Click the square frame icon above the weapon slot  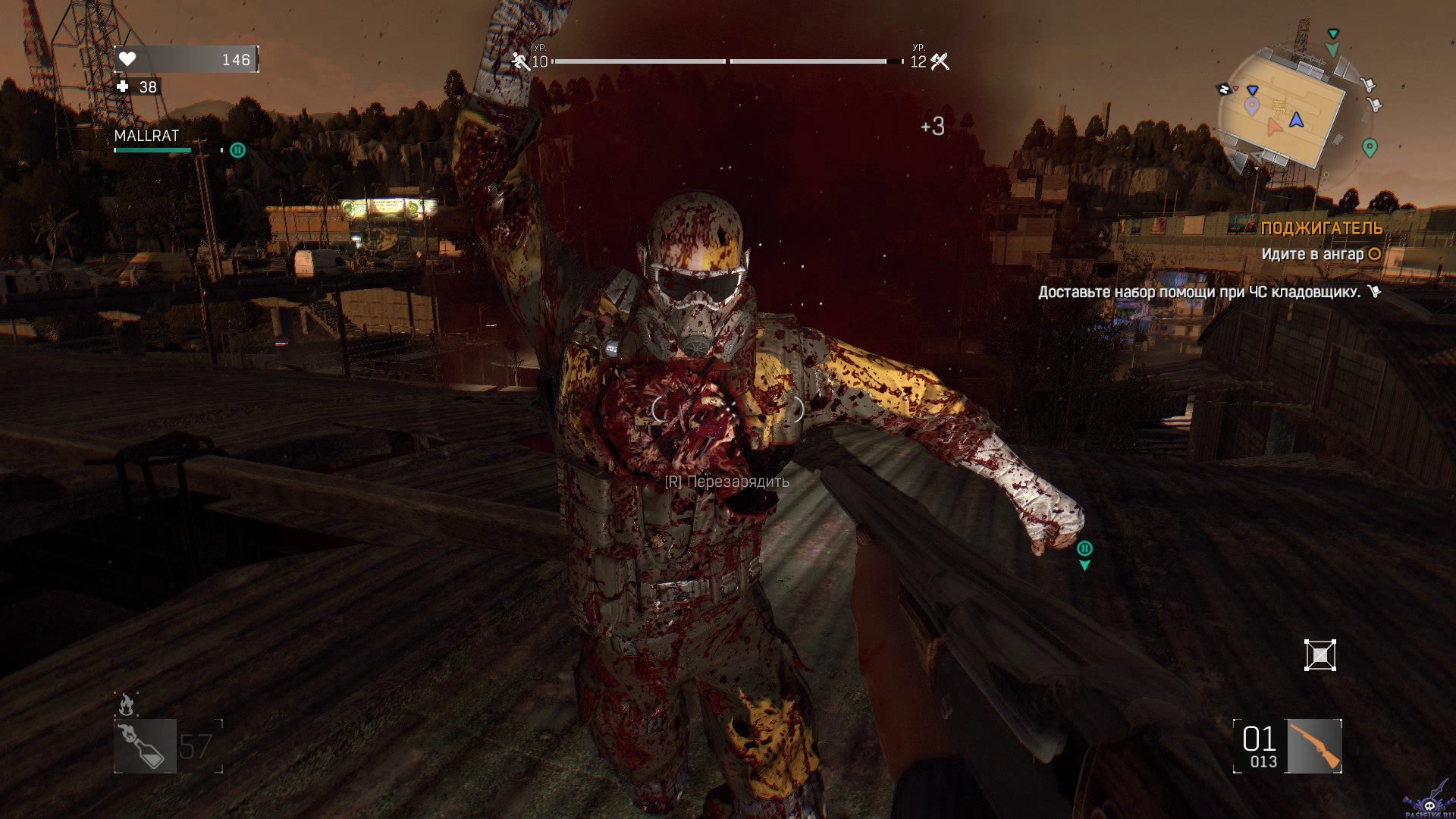[x=1319, y=655]
